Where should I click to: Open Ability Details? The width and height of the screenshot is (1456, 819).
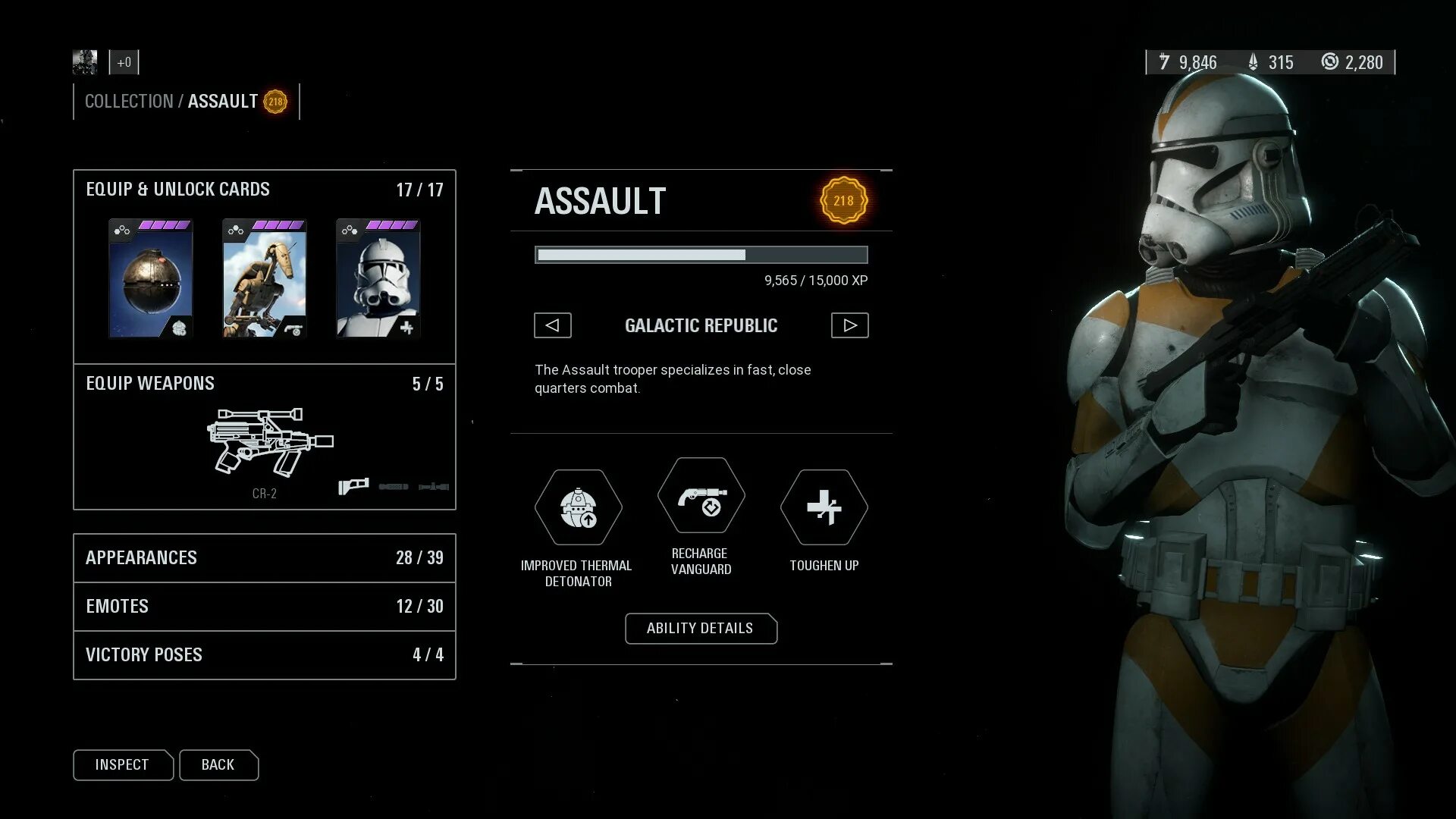pos(700,628)
